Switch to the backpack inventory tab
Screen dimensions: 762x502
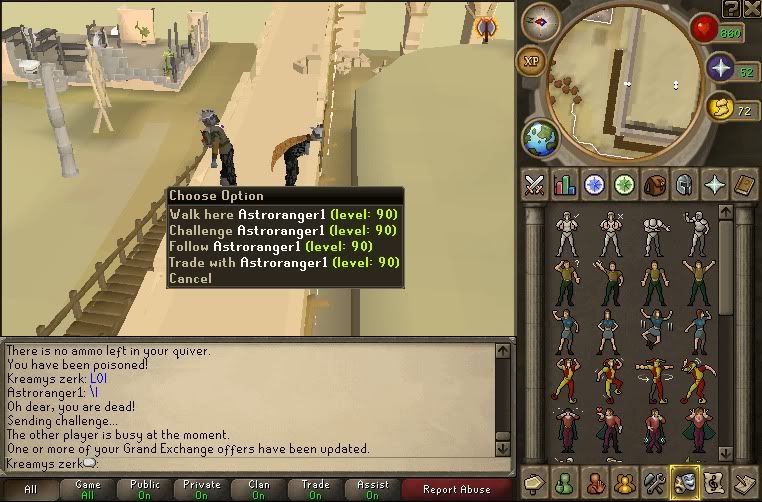[655, 184]
